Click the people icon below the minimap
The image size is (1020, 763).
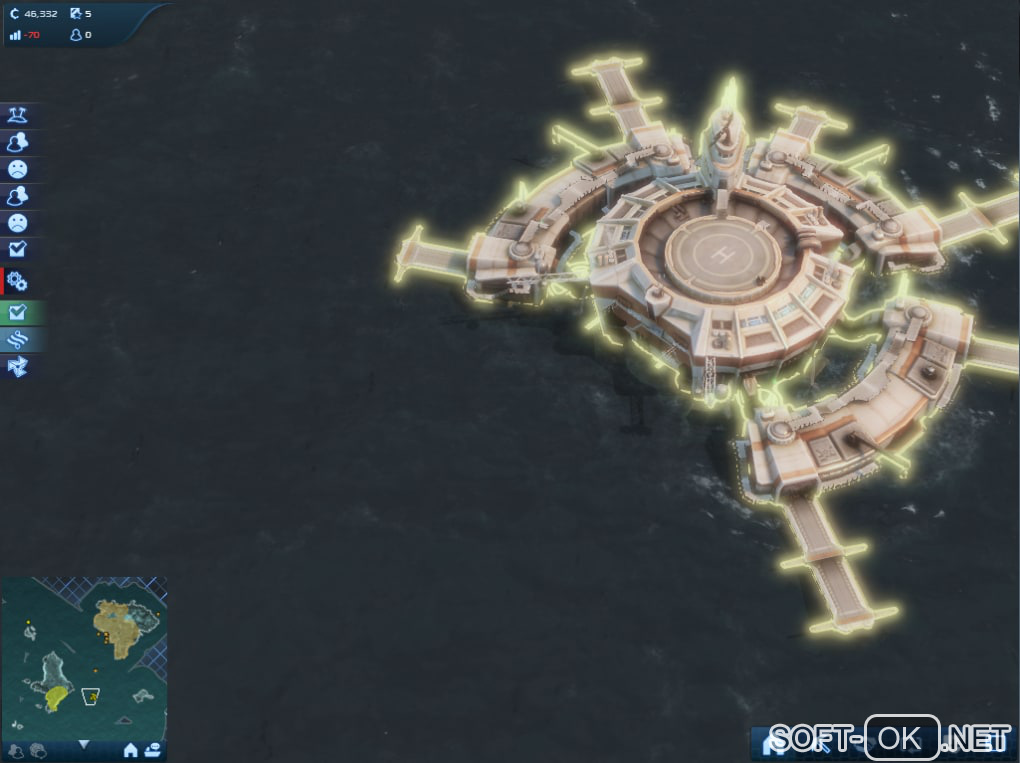pos(15,749)
